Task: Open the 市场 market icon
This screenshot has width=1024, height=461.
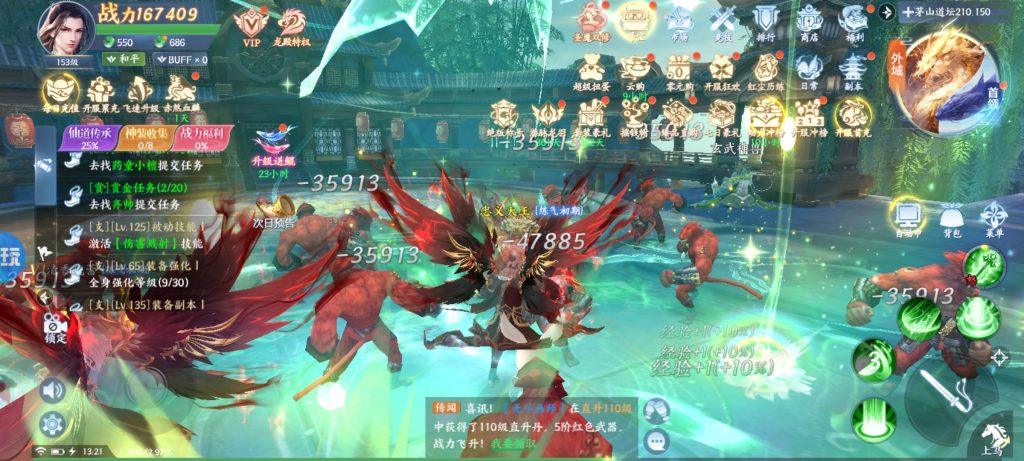Action: (678, 24)
